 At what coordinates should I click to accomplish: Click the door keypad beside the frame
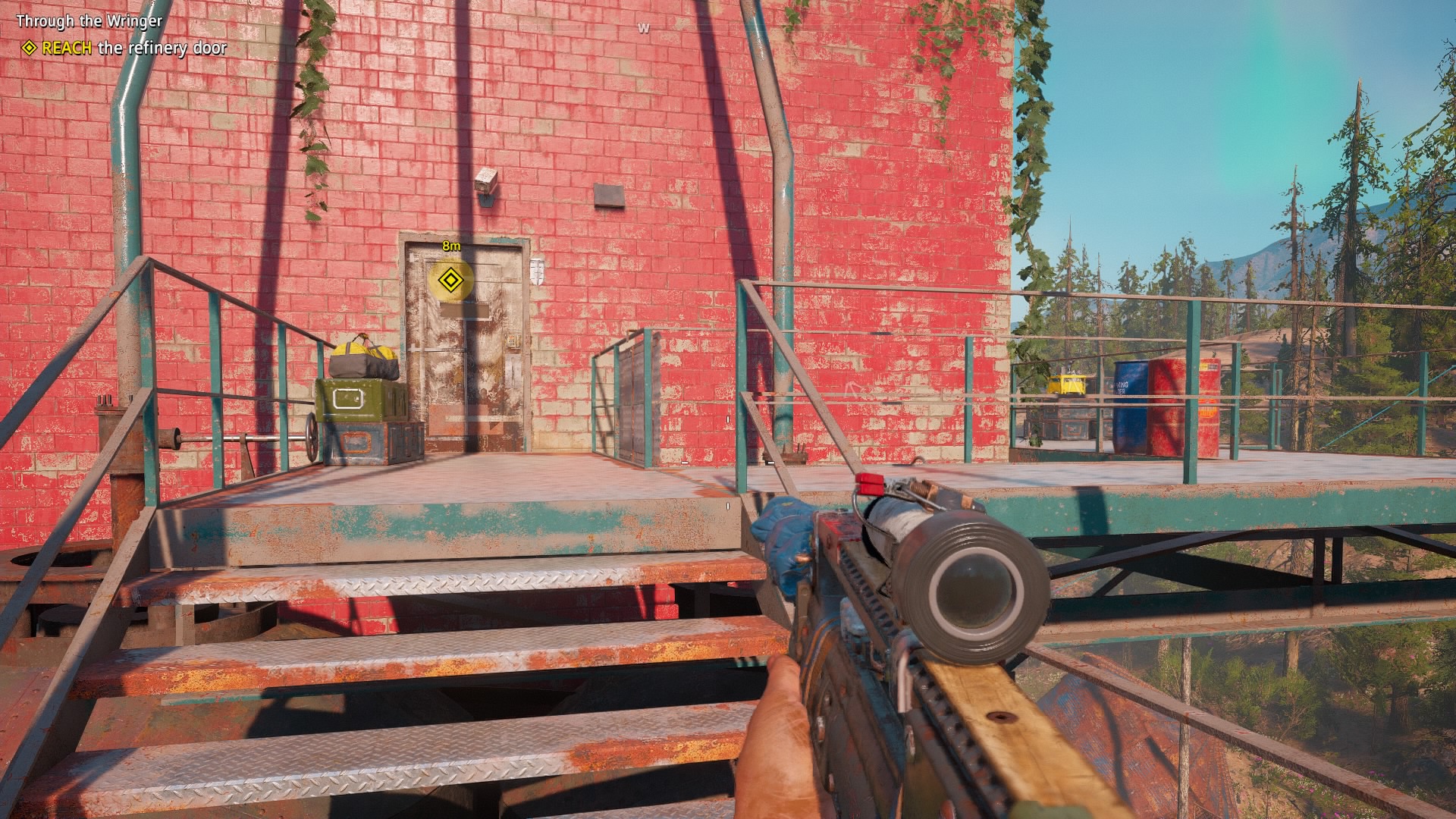click(x=513, y=340)
